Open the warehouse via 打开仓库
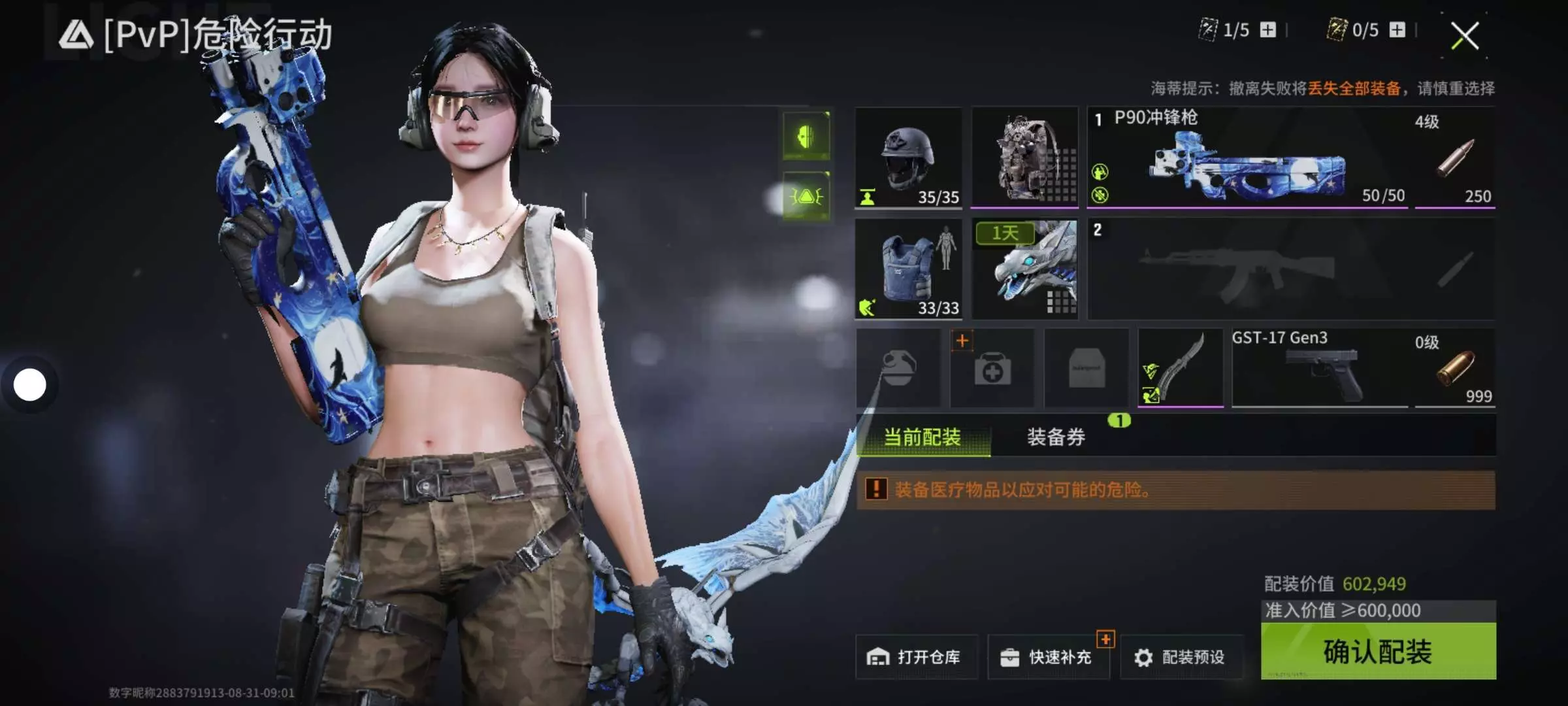The image size is (1568, 706). point(916,657)
